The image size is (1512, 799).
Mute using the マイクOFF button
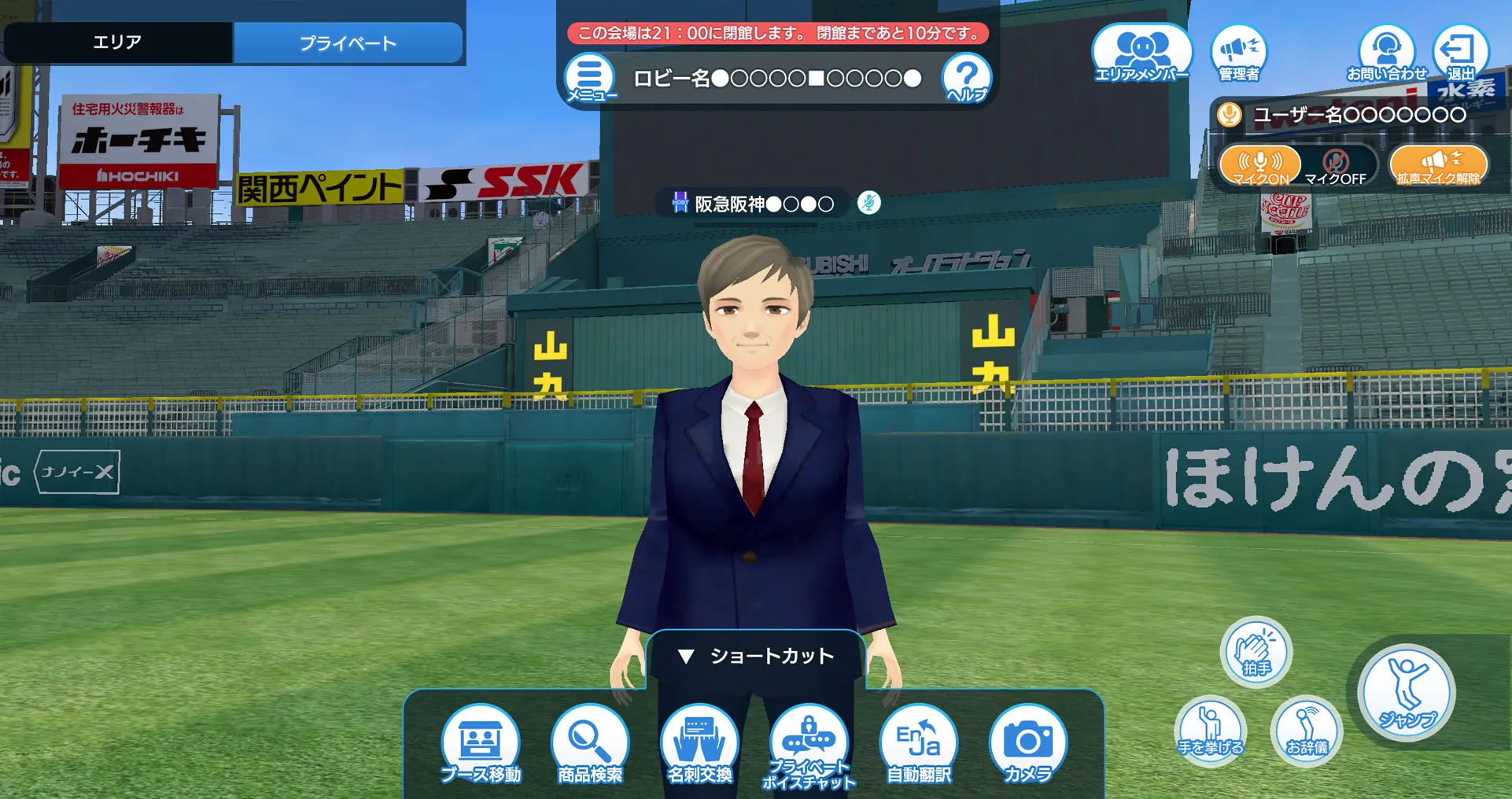click(1336, 166)
